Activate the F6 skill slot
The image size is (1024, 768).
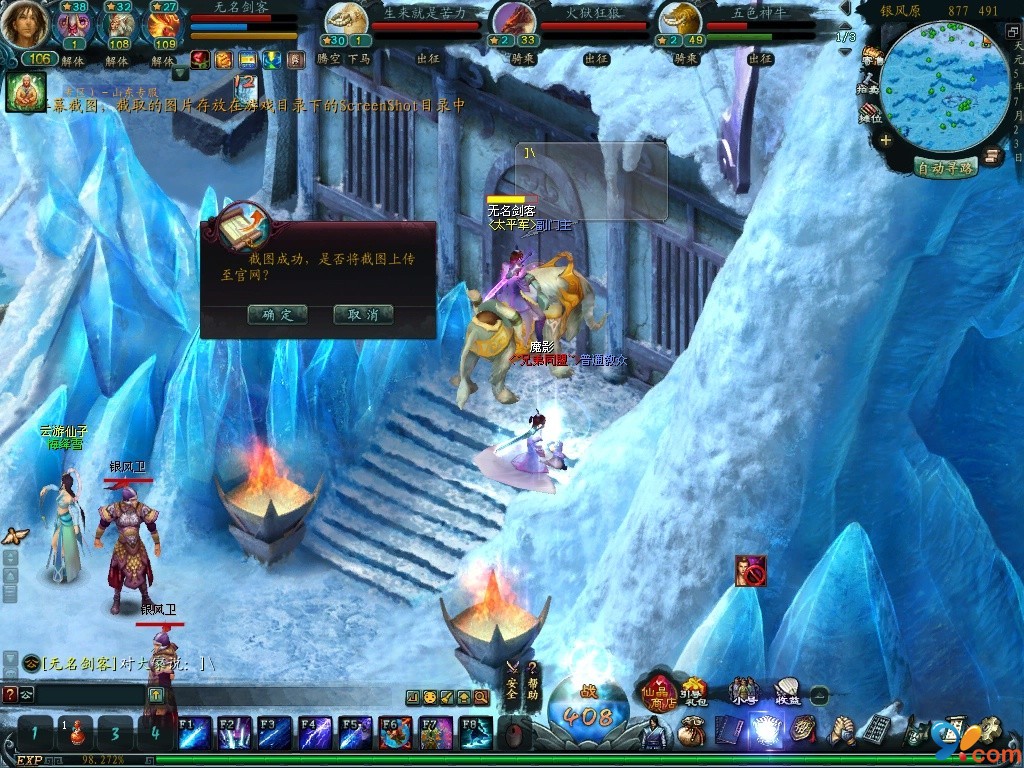click(395, 733)
